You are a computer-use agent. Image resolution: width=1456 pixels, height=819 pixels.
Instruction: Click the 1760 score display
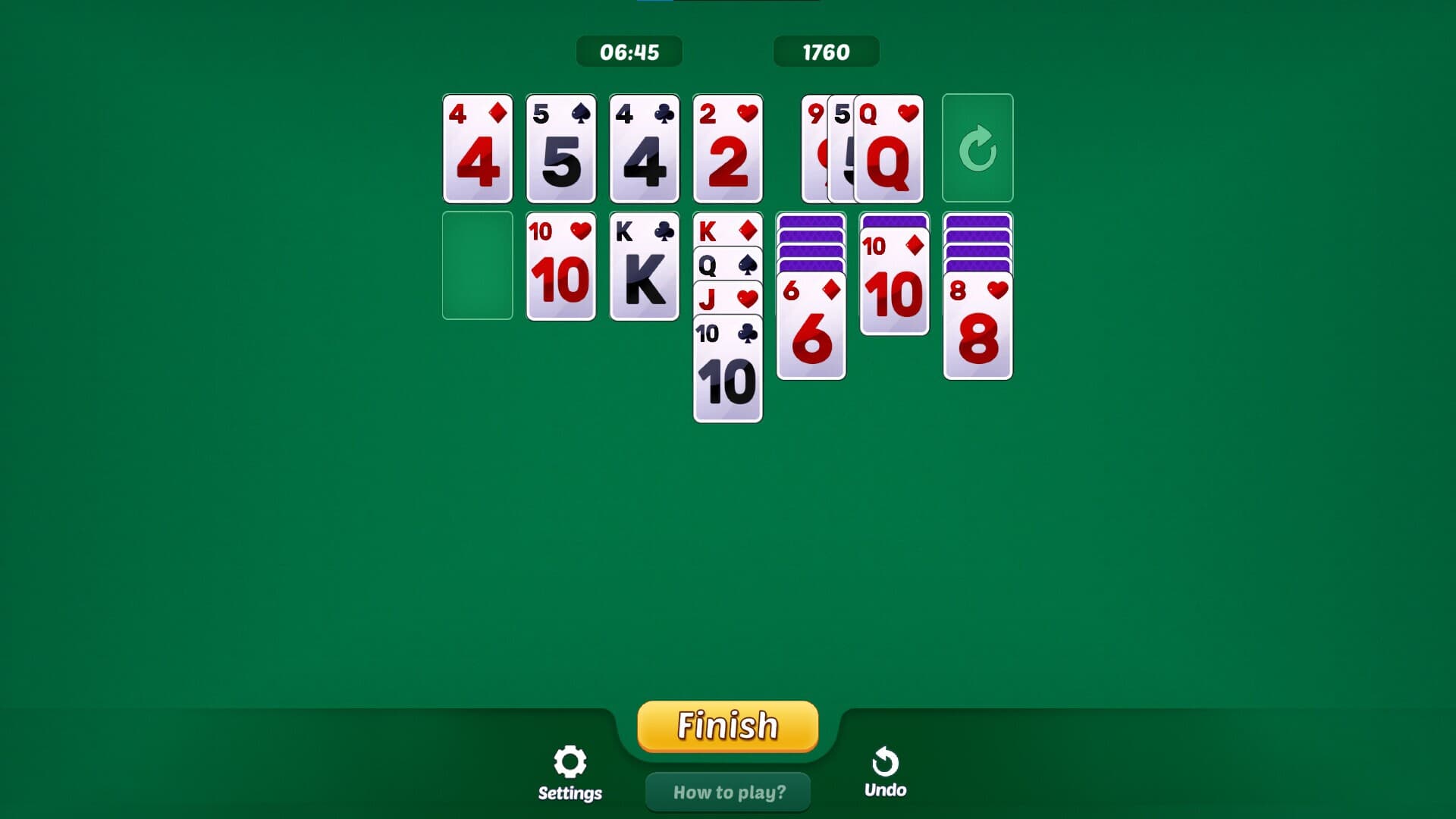tap(826, 52)
